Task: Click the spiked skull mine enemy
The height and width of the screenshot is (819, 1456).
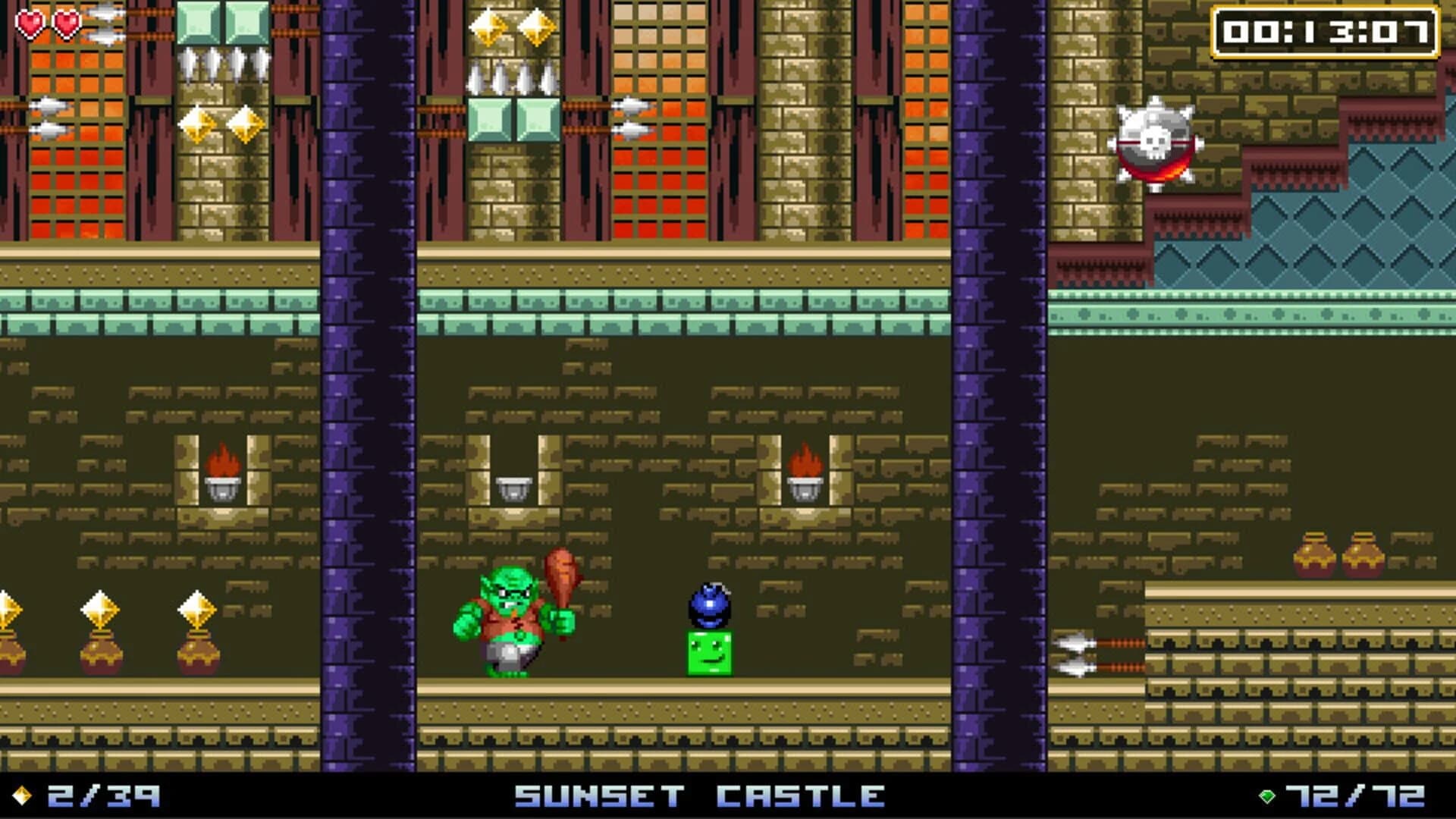Action: point(1156,144)
